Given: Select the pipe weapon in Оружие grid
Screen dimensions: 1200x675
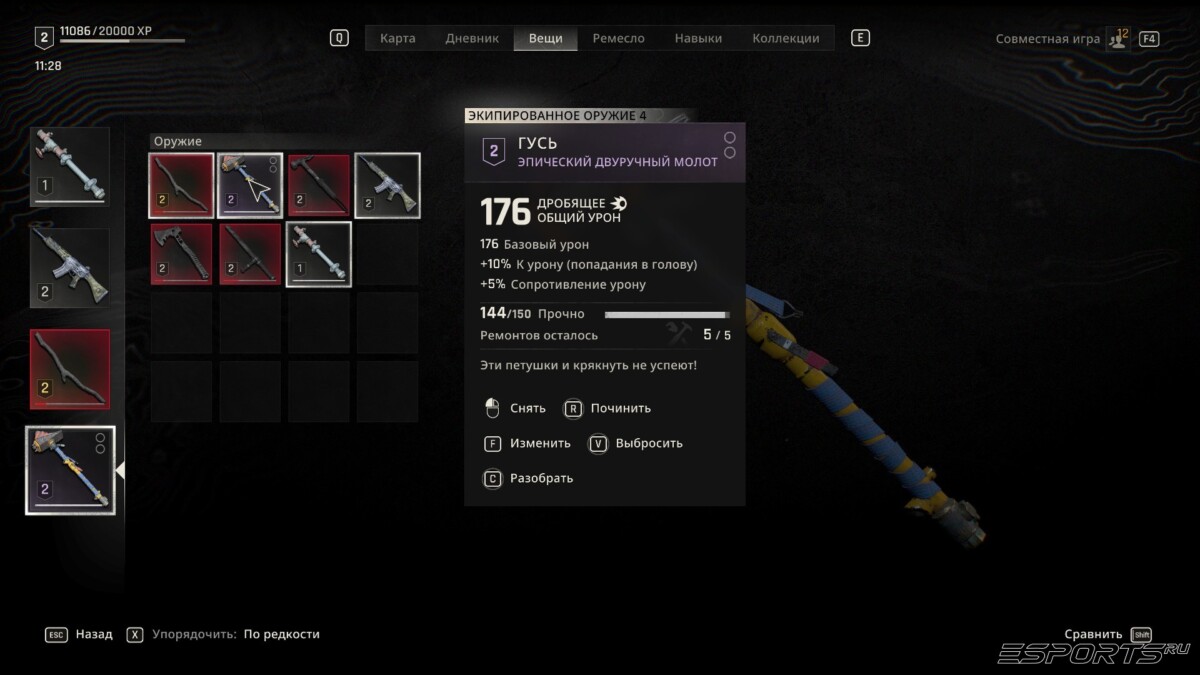Looking at the screenshot, I should click(x=319, y=254).
